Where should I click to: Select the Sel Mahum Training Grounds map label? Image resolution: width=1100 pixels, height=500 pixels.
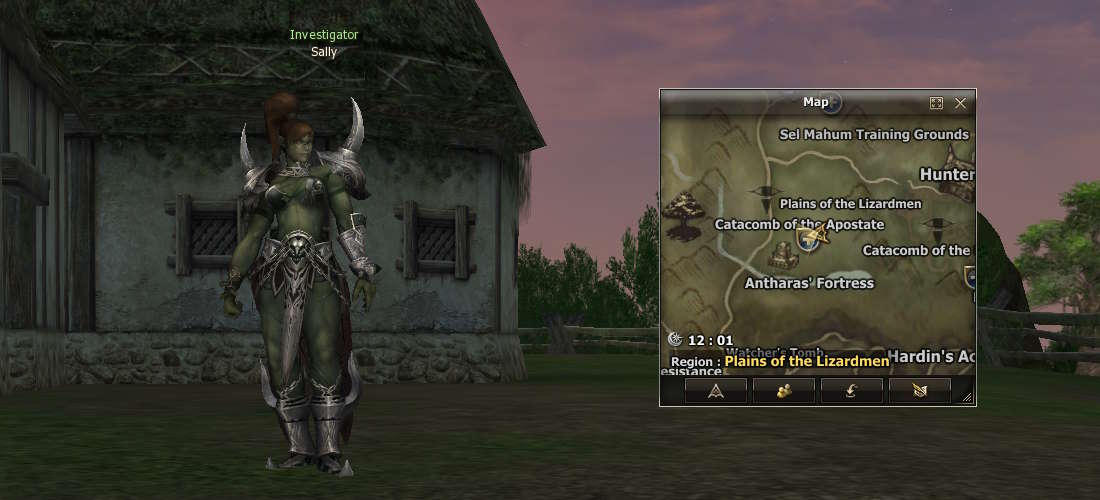pos(874,134)
